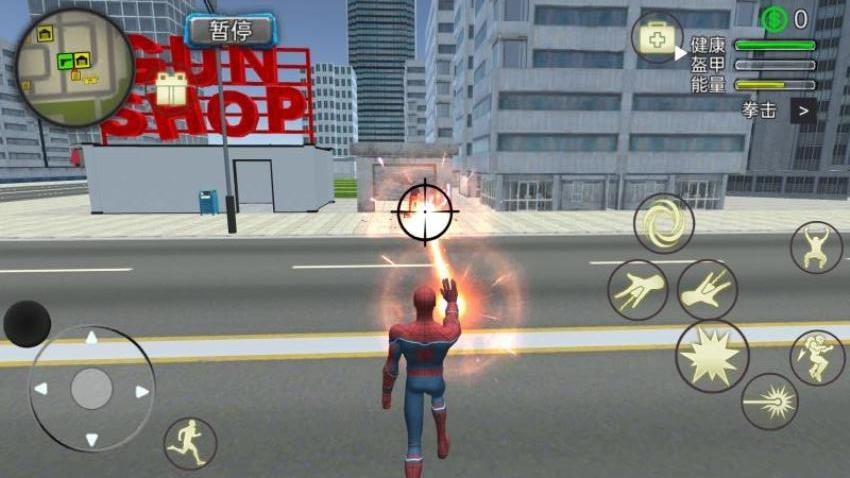This screenshot has height=478, width=850.
Task: Trigger the explosion burst attack button
Action: click(x=712, y=356)
